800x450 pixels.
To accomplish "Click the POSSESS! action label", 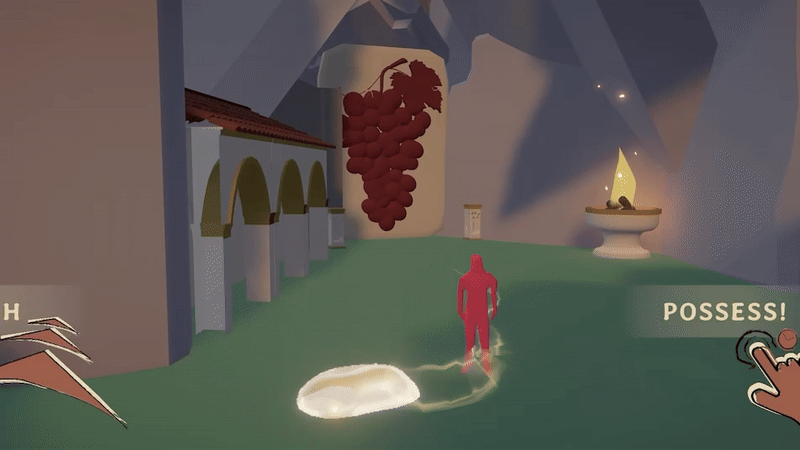I will [724, 312].
